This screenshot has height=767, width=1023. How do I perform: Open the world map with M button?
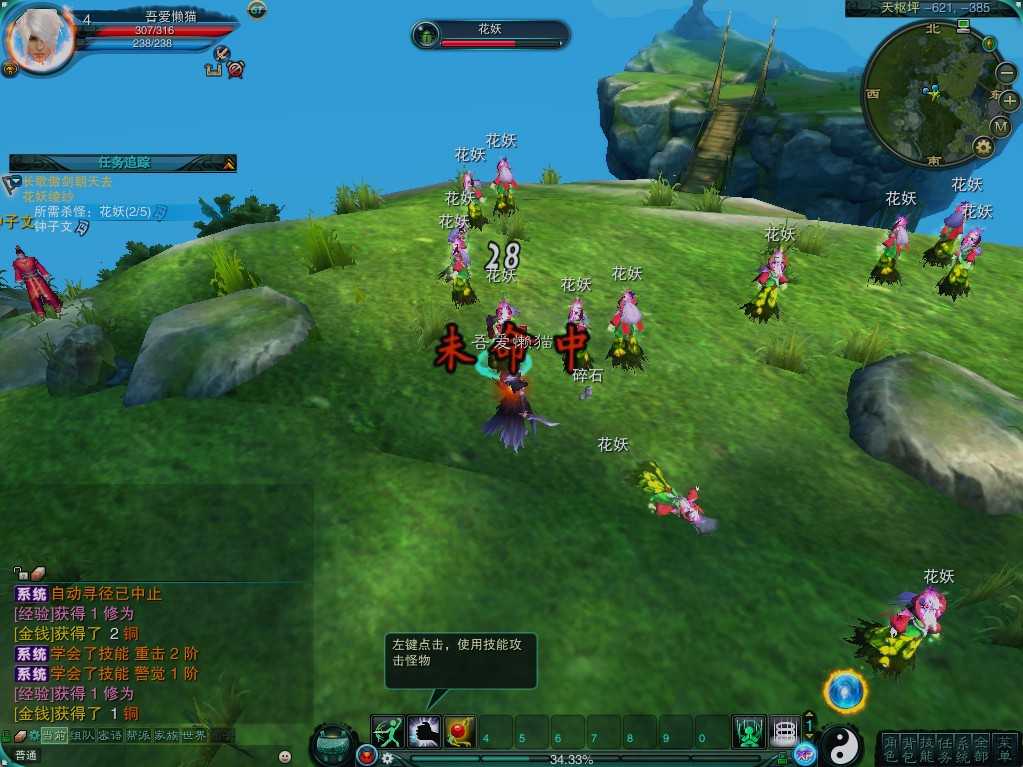(x=1000, y=126)
